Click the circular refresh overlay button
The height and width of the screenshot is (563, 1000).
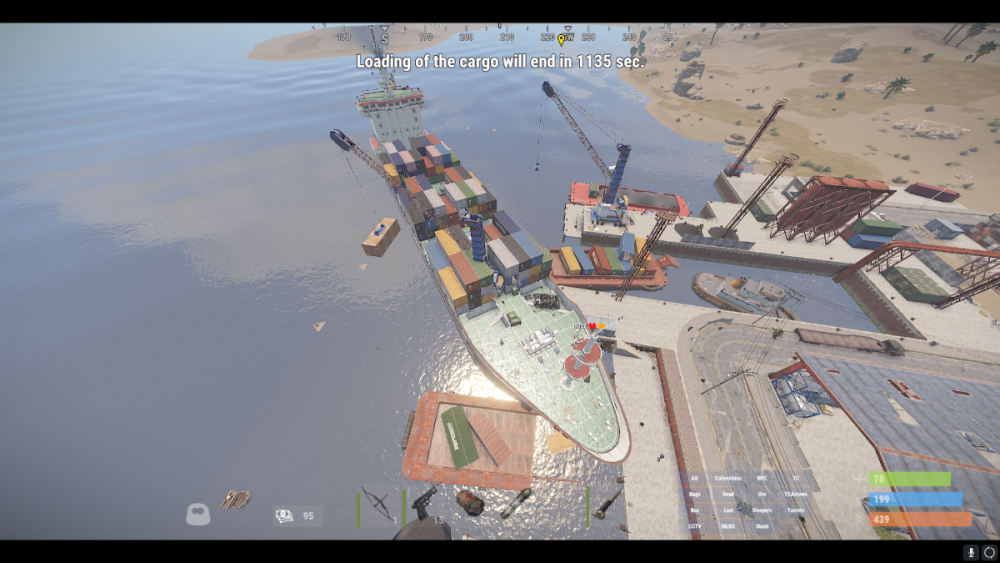(989, 552)
